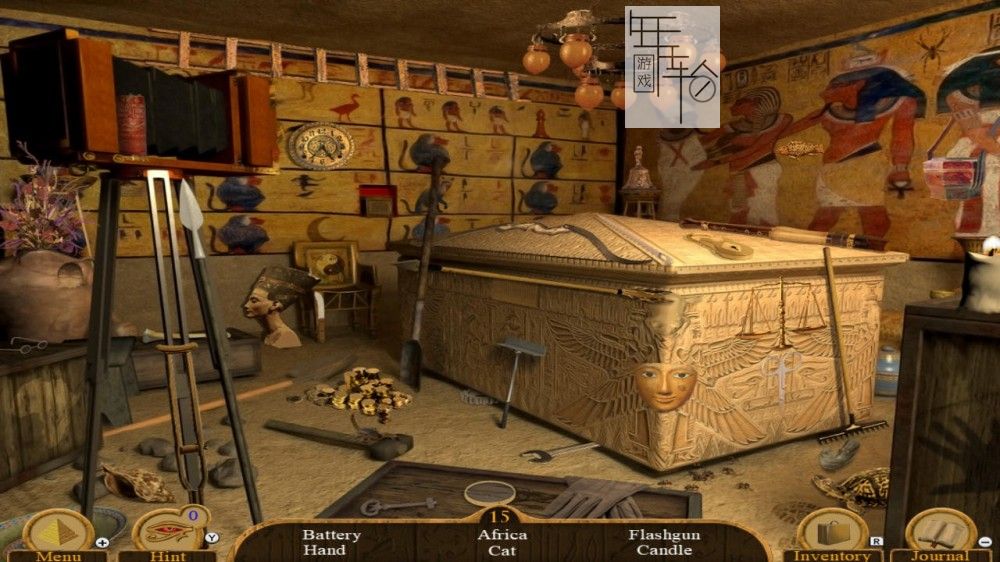Open the Inventory bag

click(x=832, y=533)
